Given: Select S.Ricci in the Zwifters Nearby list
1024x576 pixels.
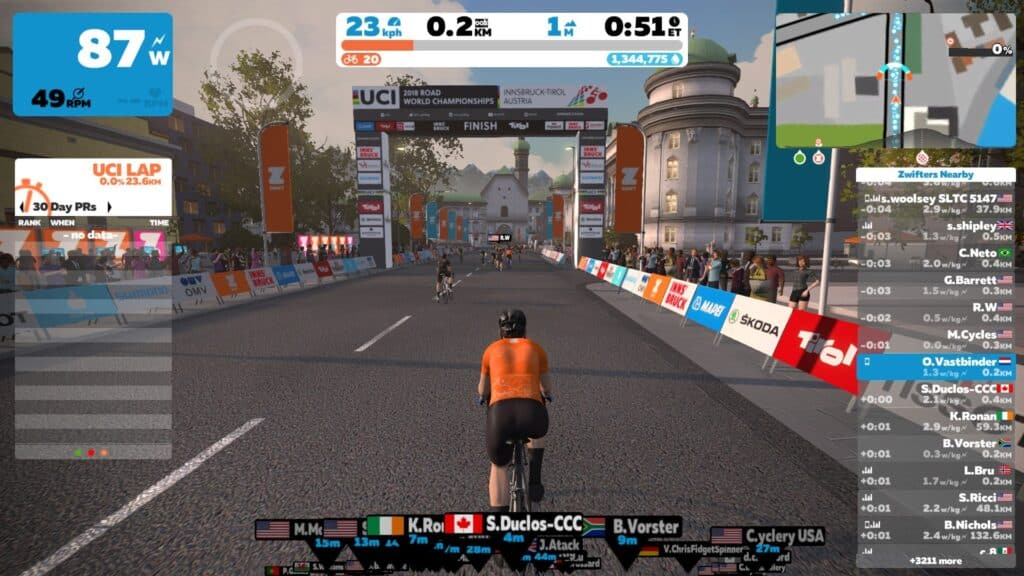Looking at the screenshot, I should click(x=936, y=502).
